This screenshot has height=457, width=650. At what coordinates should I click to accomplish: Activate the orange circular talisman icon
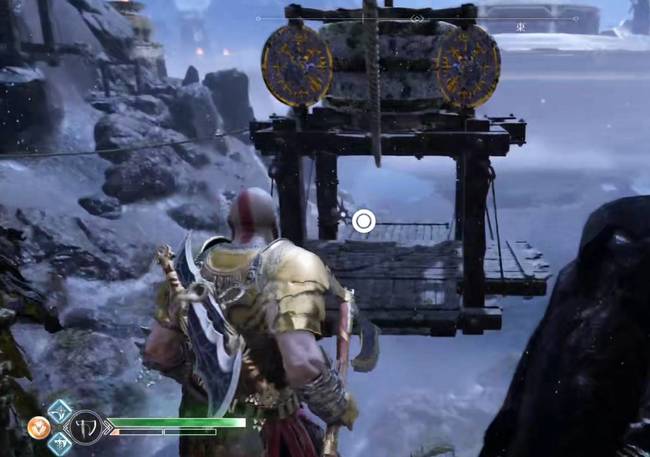pos(39,427)
